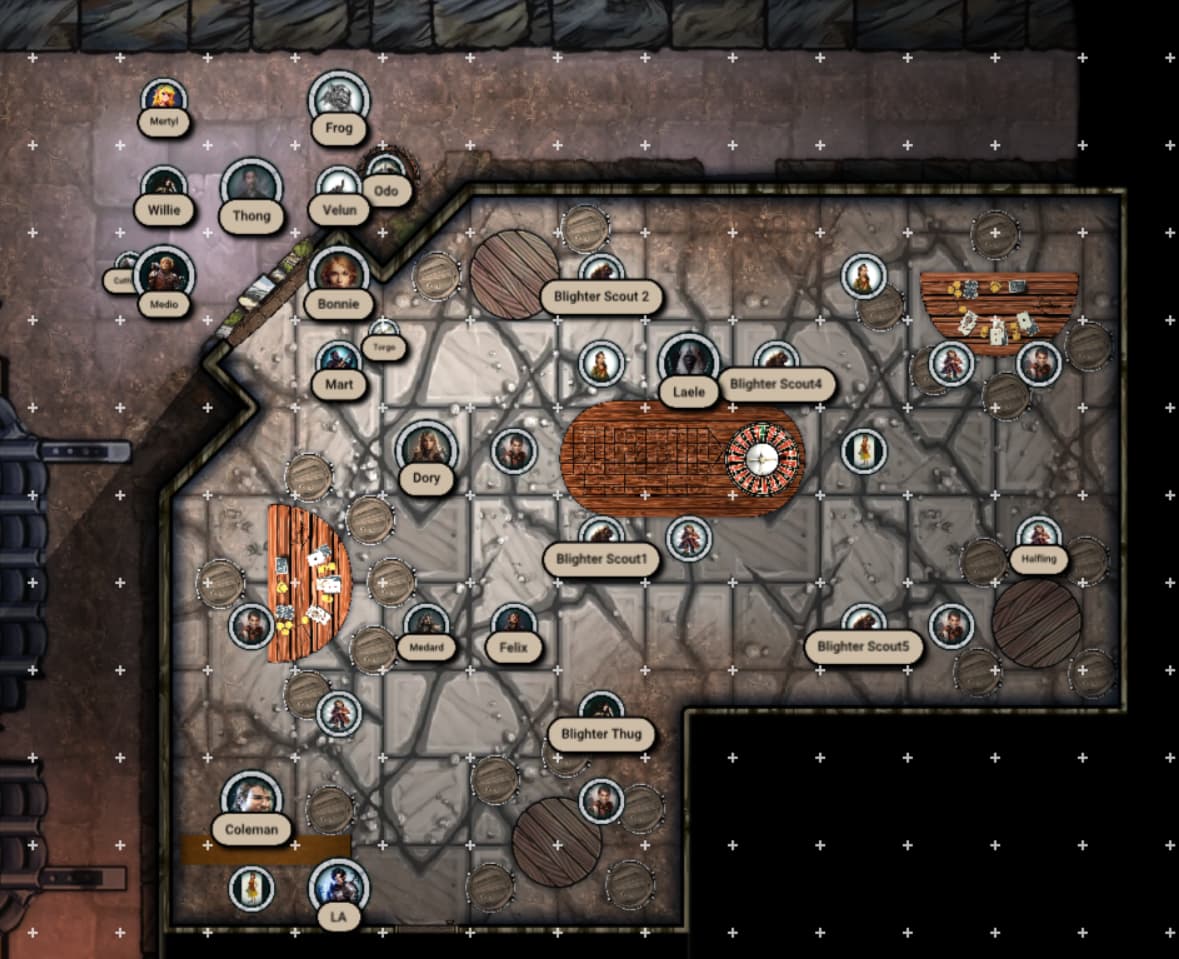Select the Velun token
This screenshot has height=959, width=1179.
click(339, 185)
